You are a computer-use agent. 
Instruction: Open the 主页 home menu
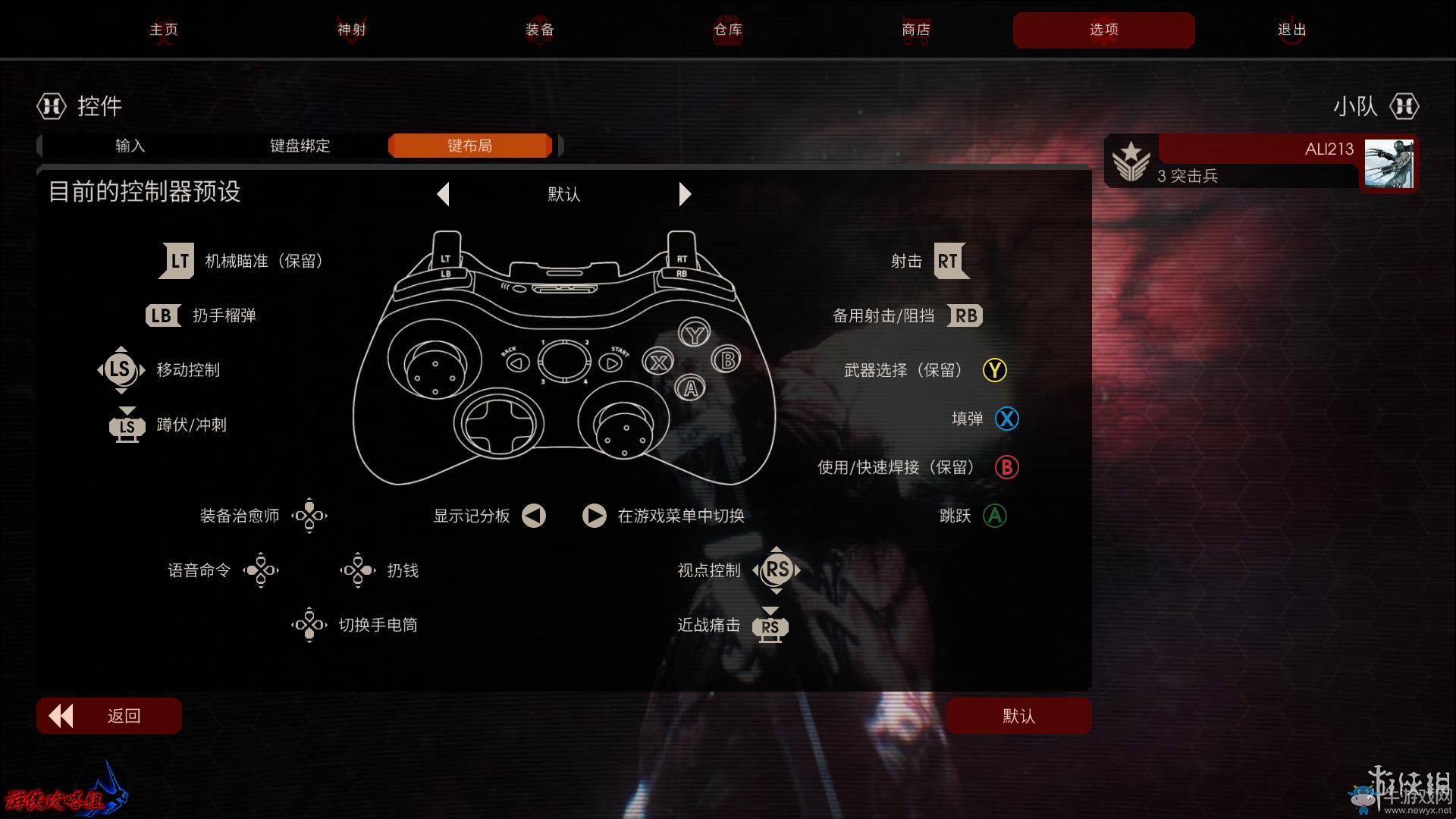(164, 30)
